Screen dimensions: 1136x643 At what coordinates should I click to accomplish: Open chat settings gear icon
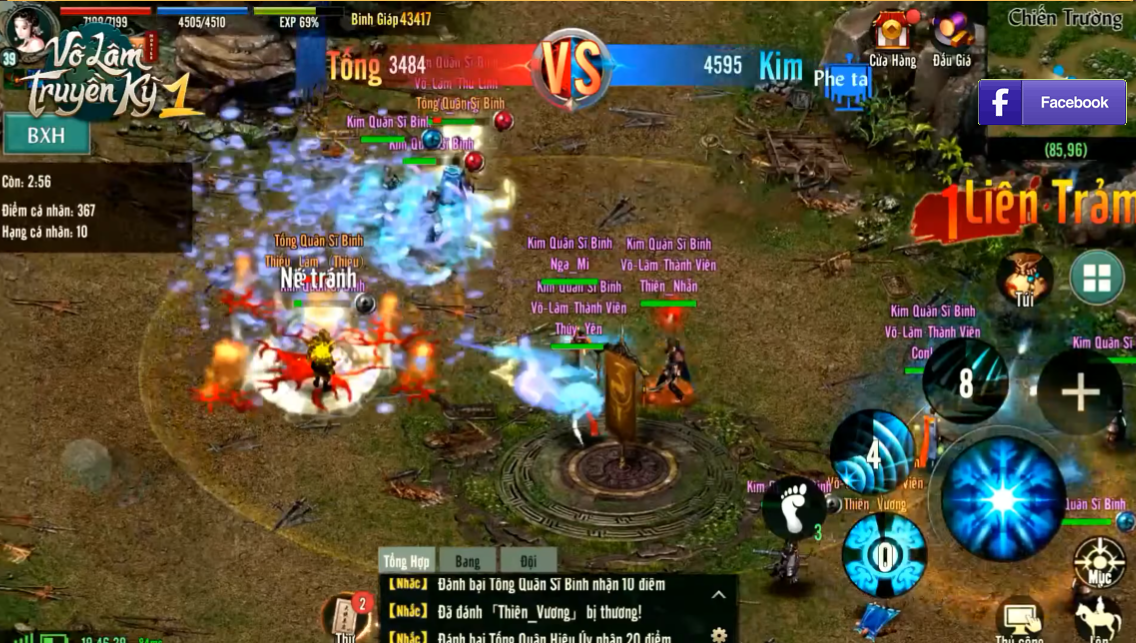(x=718, y=633)
